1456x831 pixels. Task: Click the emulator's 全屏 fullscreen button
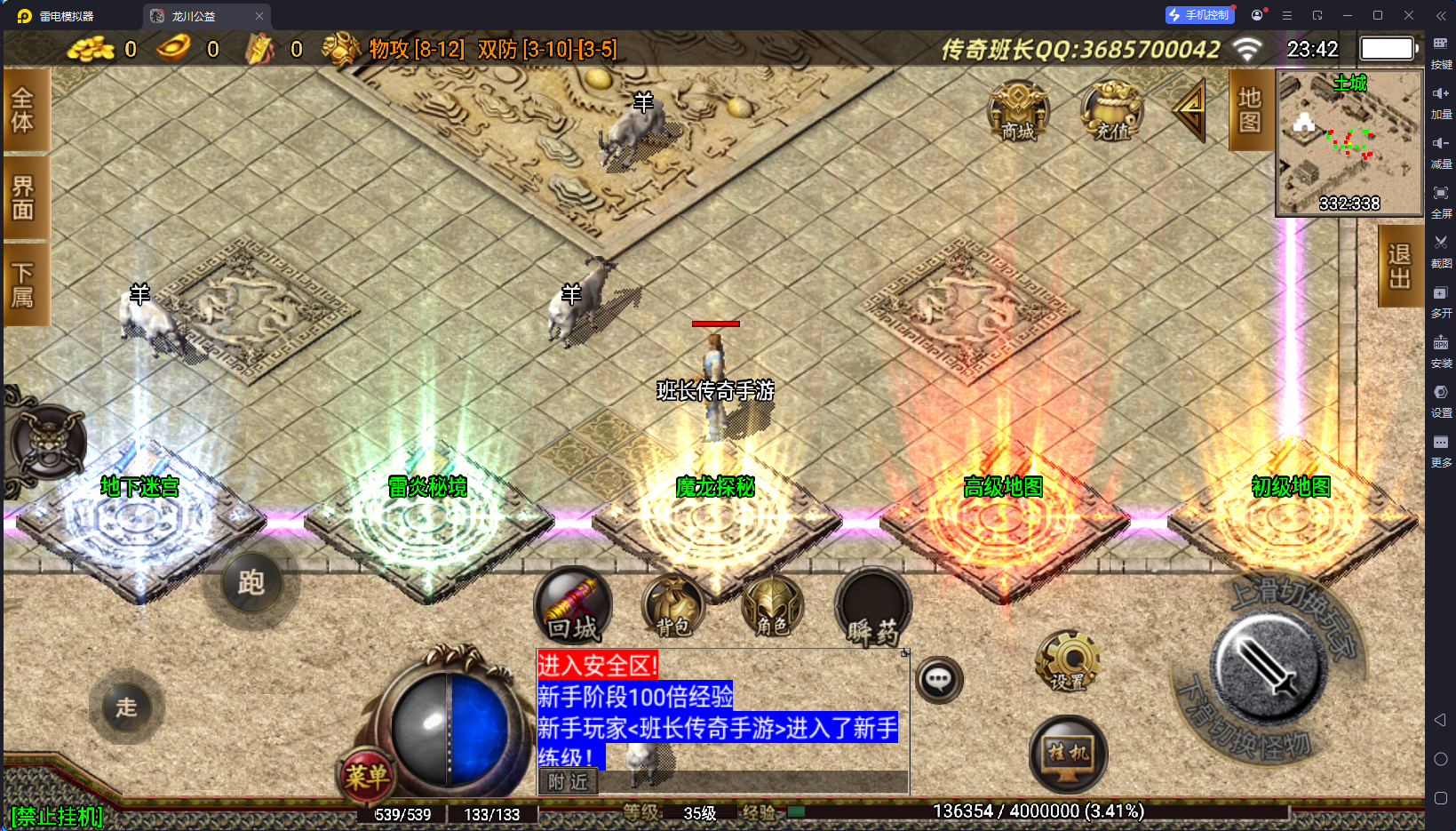click(x=1441, y=199)
